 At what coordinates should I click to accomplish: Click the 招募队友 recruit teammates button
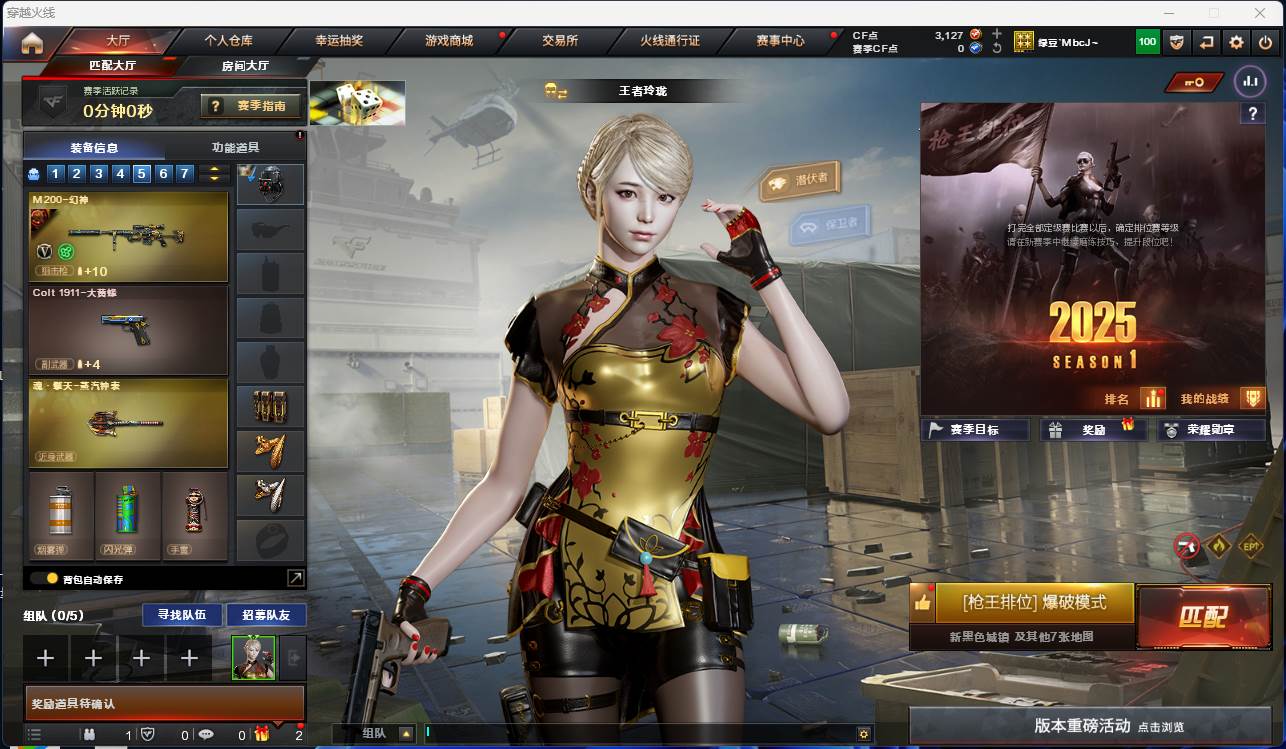tap(266, 614)
